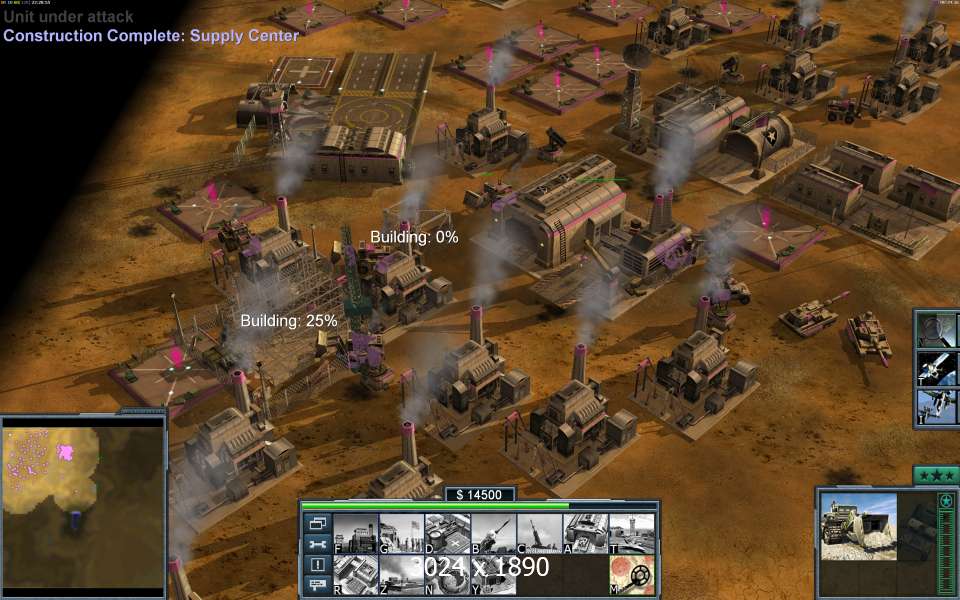960x600 pixels.
Task: Select the dozer unit portrait
Action: point(859,525)
